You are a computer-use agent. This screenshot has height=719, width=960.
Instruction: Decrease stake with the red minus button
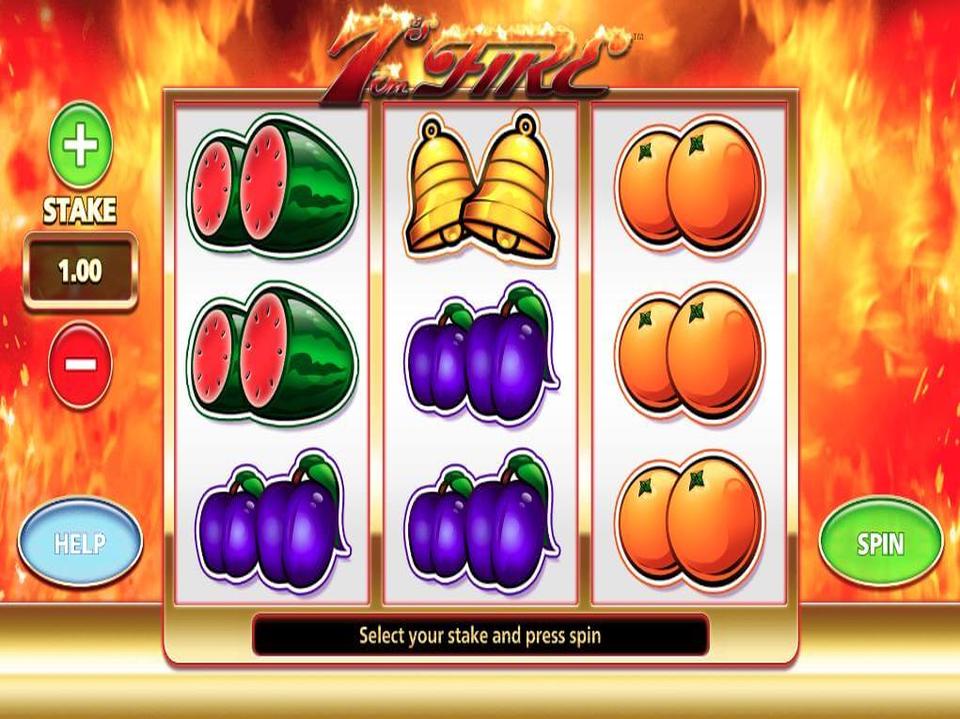[x=80, y=363]
